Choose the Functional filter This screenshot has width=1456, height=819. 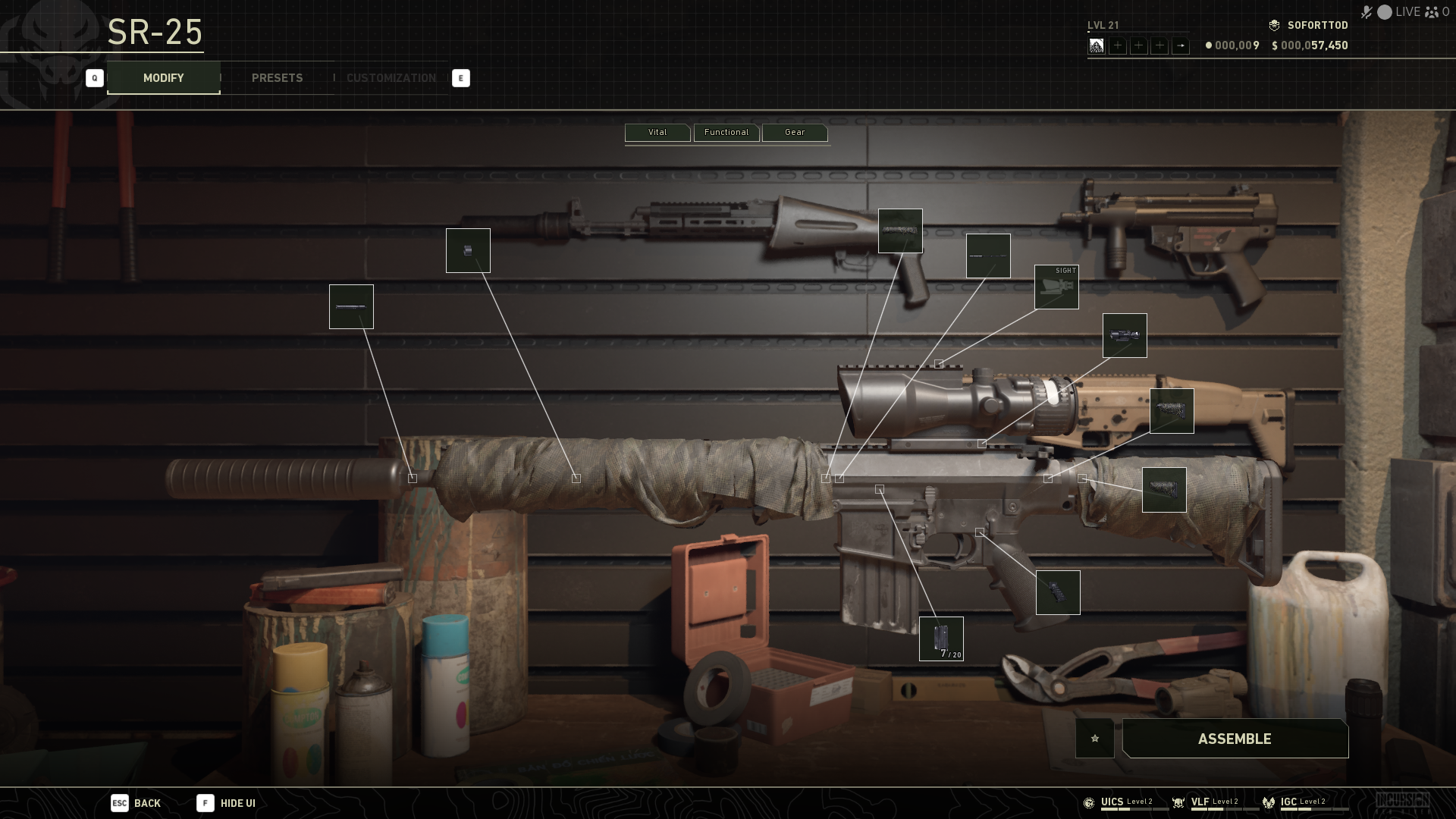tap(726, 133)
